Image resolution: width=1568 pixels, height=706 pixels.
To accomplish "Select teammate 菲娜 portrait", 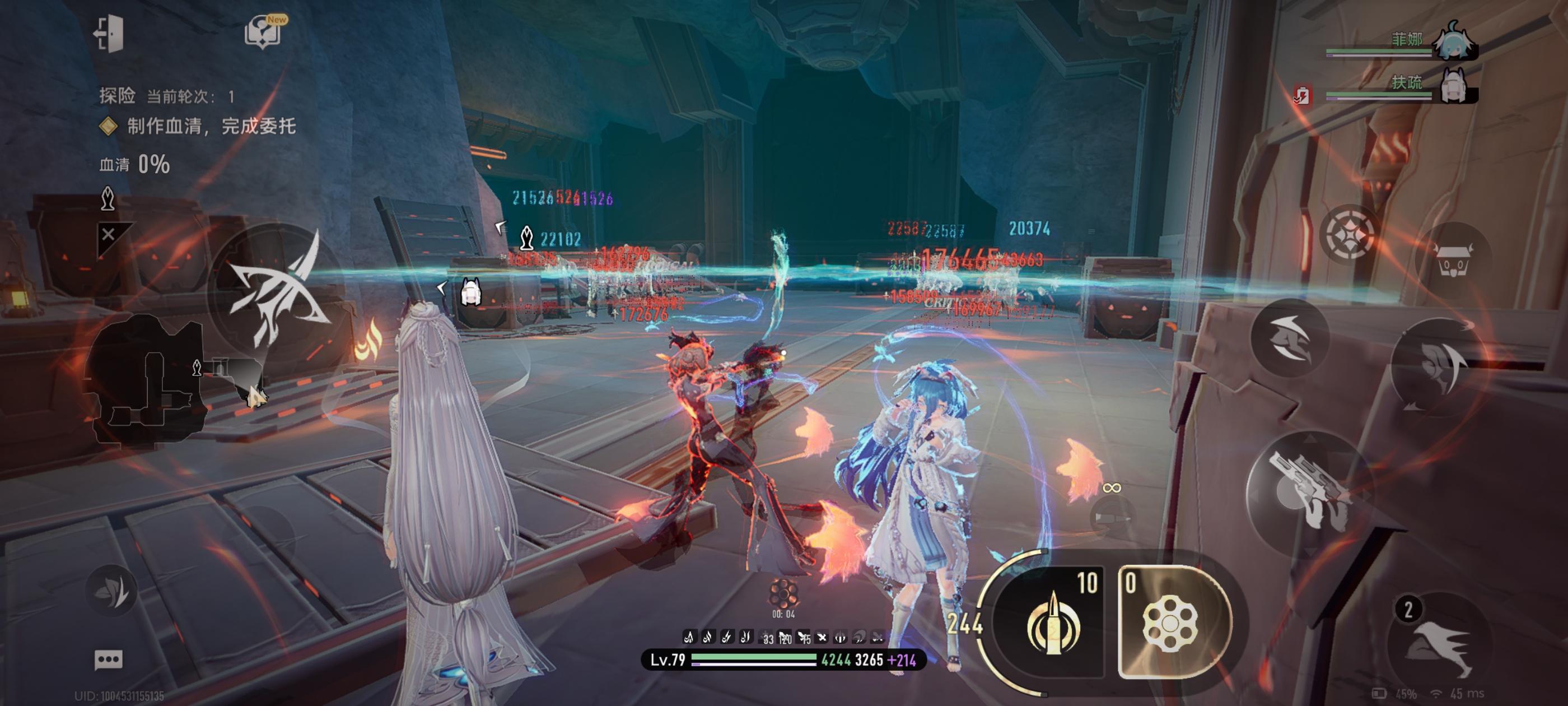I will tap(1454, 43).
